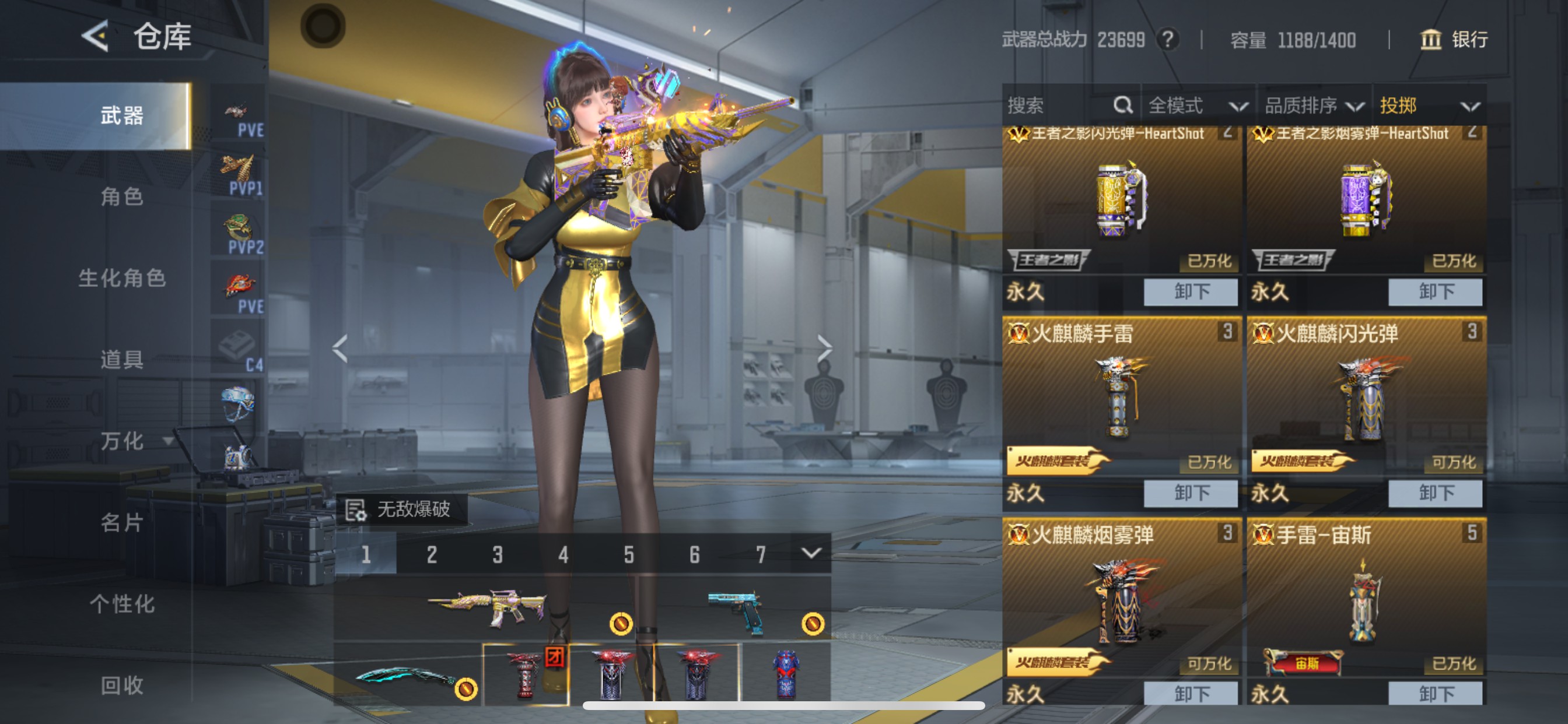Expand the loadout number list arrow

[x=811, y=553]
